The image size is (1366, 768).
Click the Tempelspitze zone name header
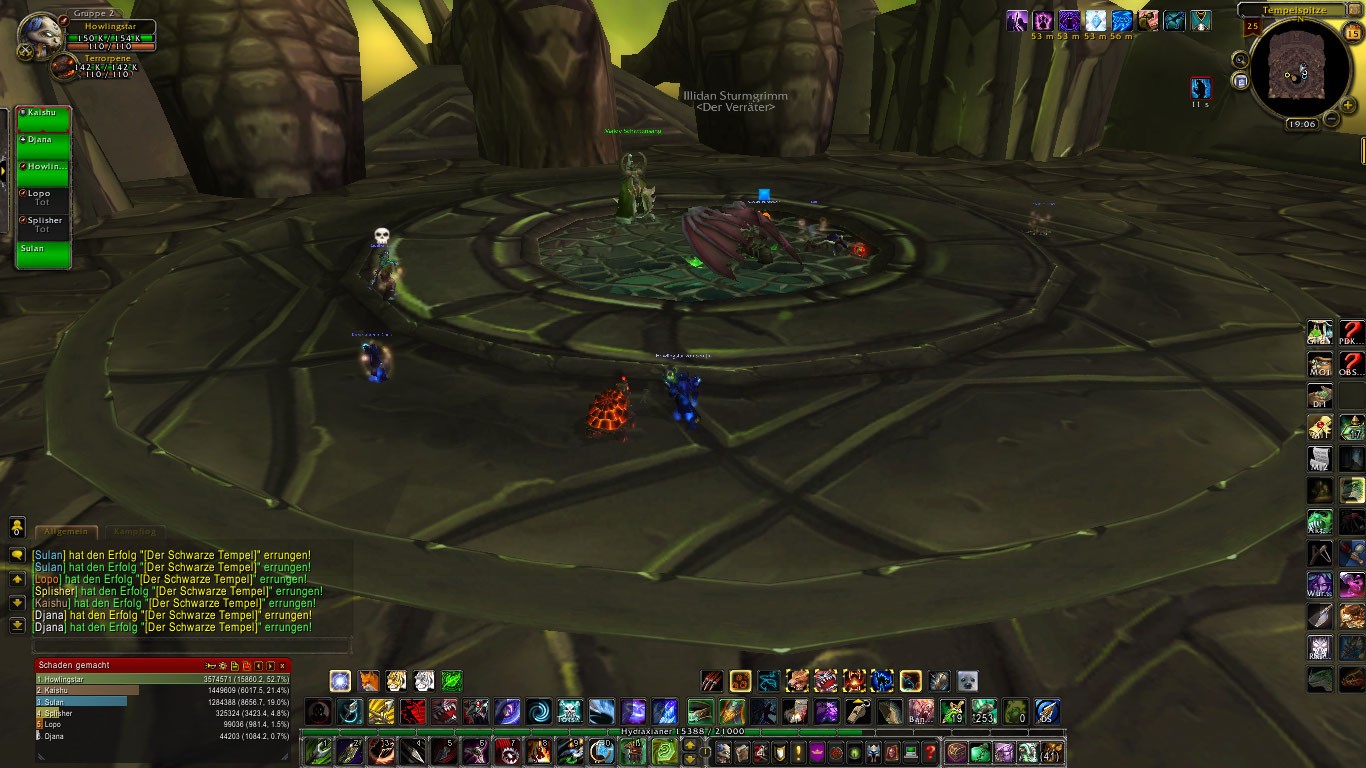click(x=1297, y=10)
